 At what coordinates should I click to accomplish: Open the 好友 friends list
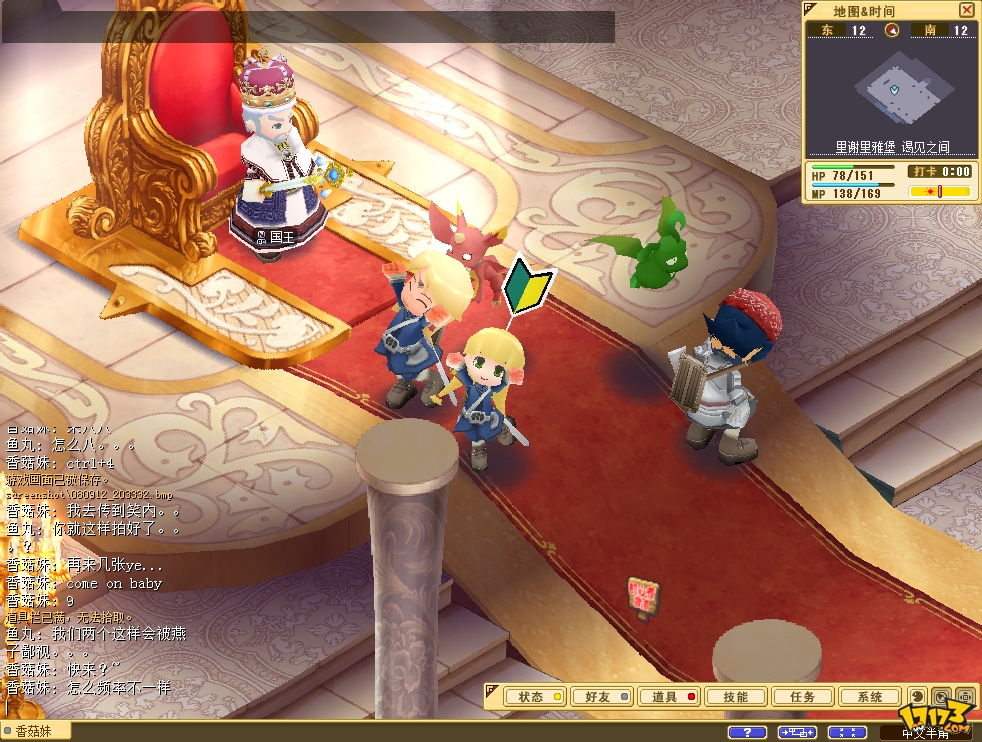(x=602, y=697)
